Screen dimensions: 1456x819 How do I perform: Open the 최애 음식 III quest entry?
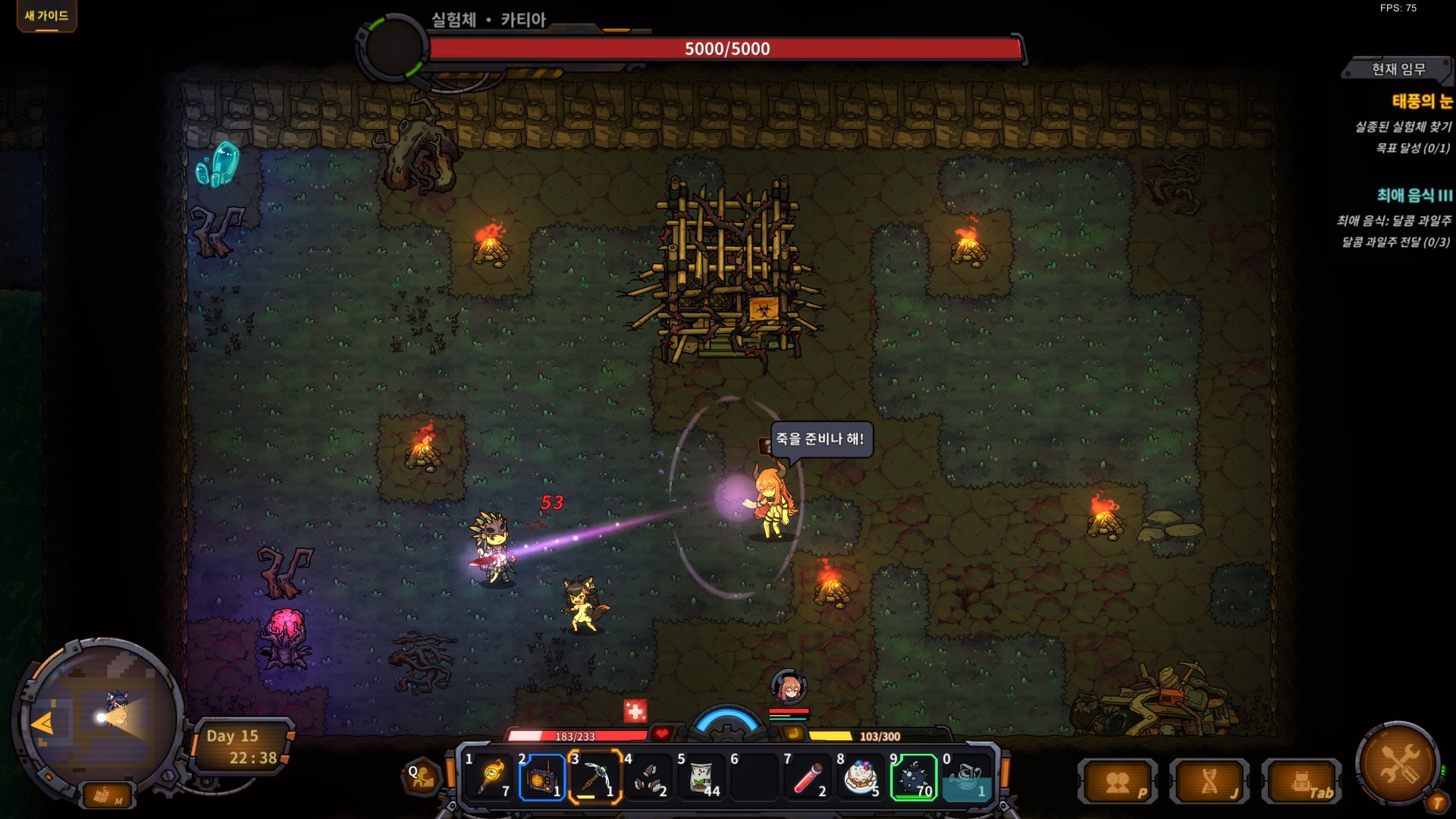click(x=1414, y=196)
